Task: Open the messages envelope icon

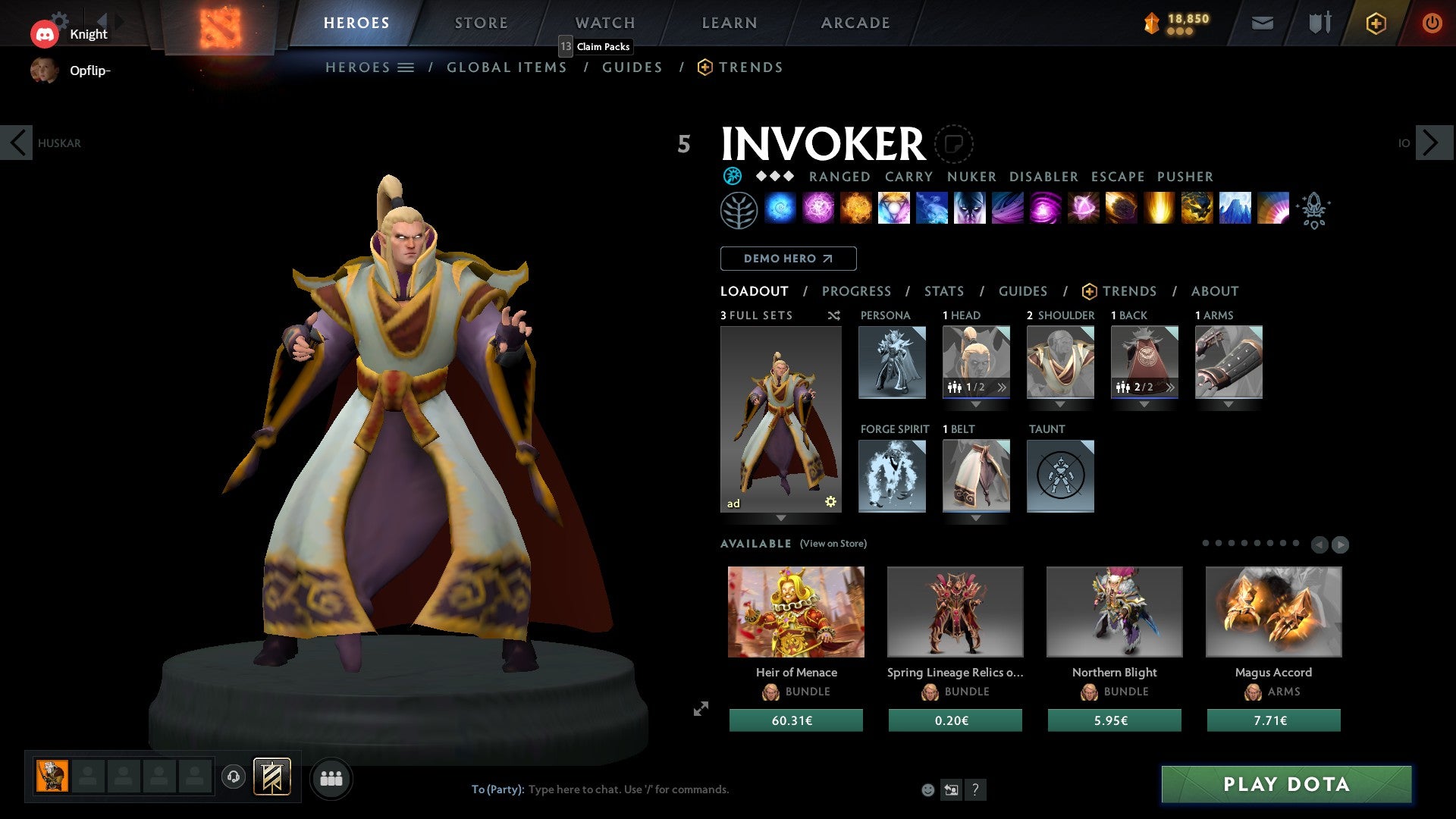Action: pyautogui.click(x=1263, y=23)
